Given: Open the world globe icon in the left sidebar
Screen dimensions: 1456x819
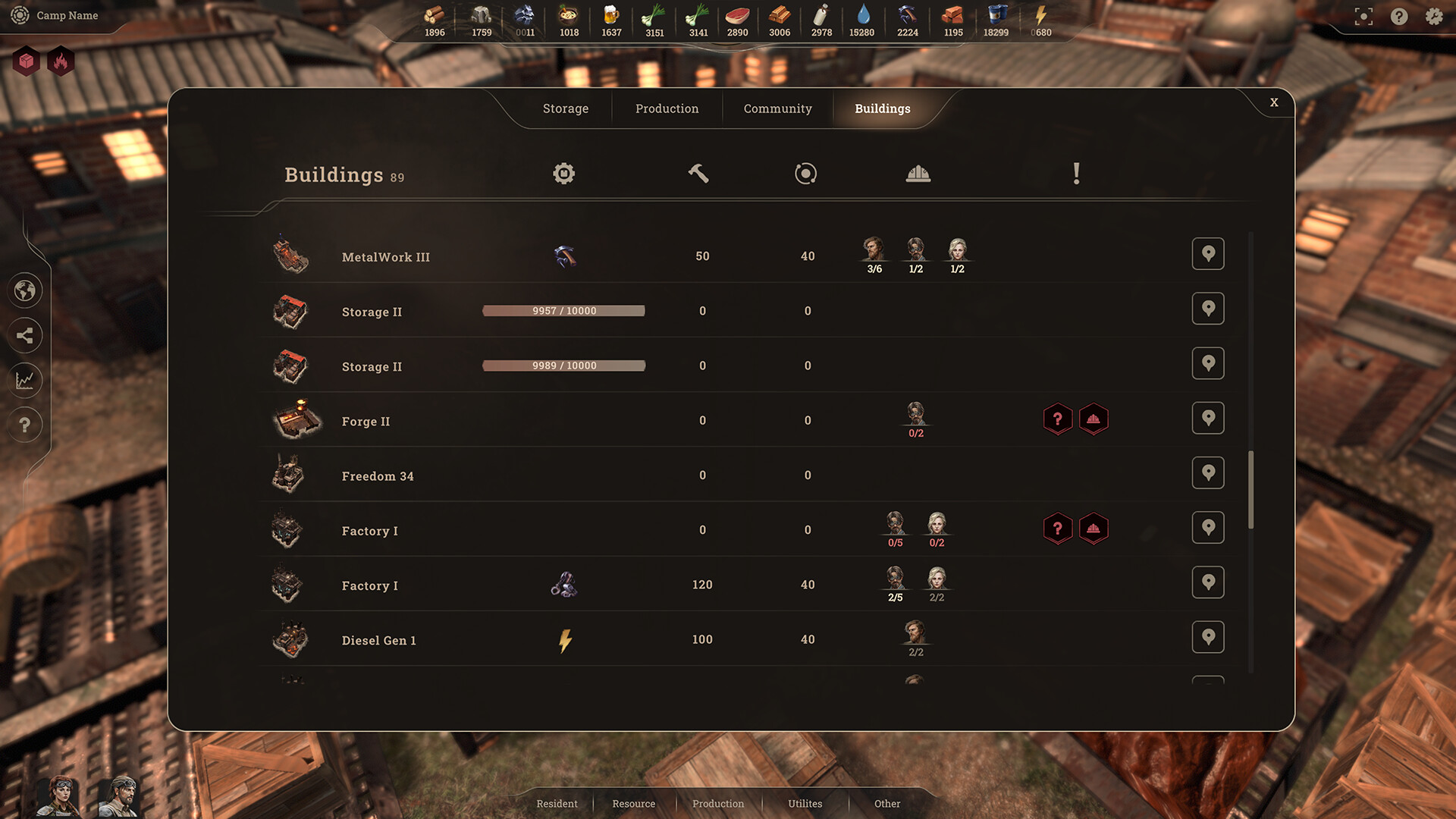Looking at the screenshot, I should [25, 290].
